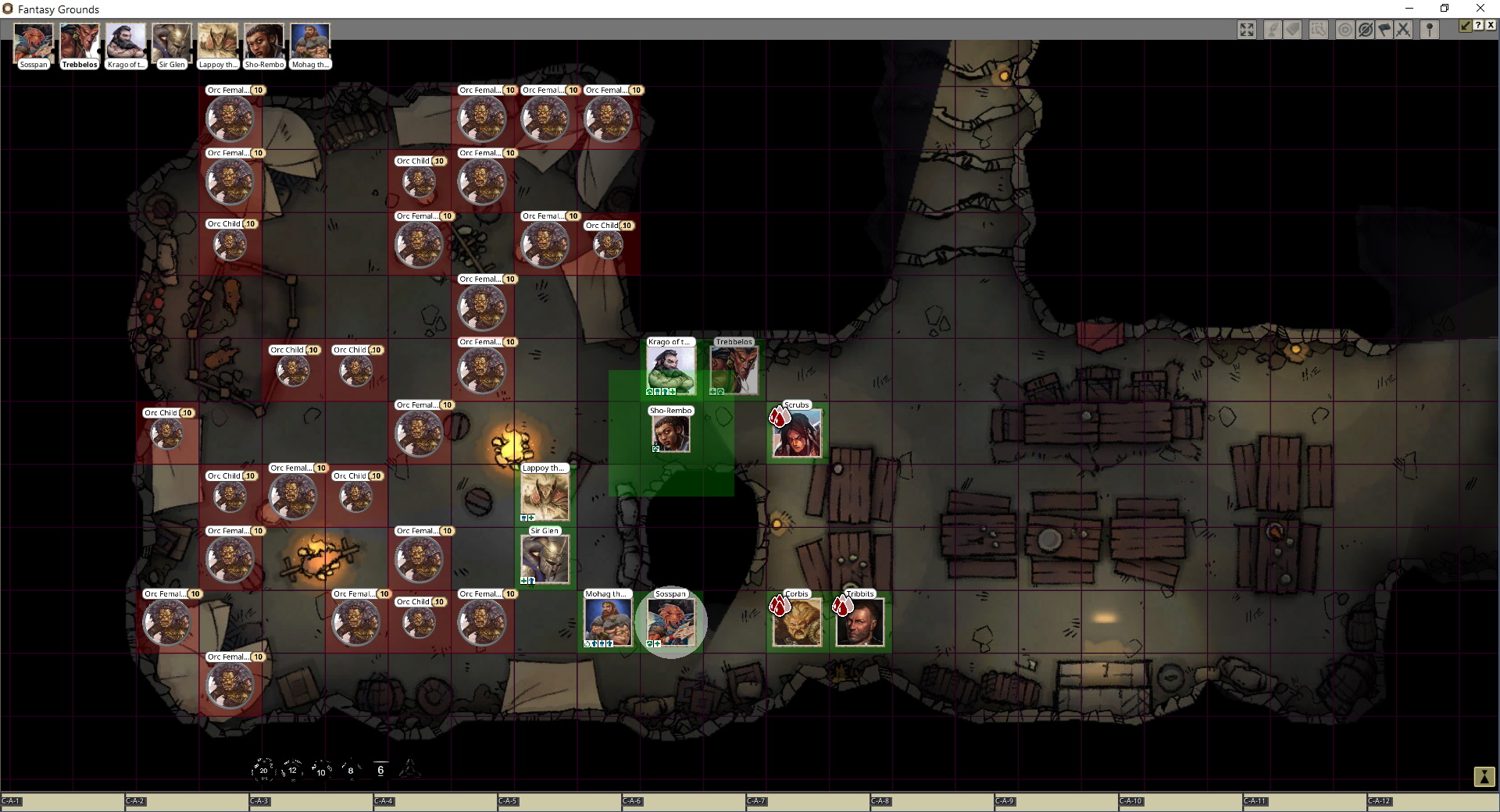Choose Sho-Rembo's party portrait
The width and height of the screenshot is (1500, 812).
point(264,43)
